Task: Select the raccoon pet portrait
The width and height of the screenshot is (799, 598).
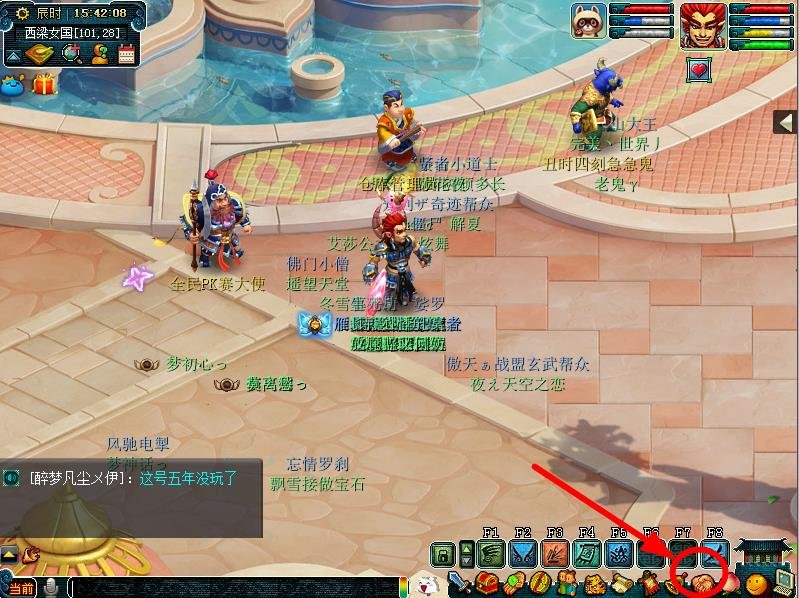Action: (x=588, y=21)
